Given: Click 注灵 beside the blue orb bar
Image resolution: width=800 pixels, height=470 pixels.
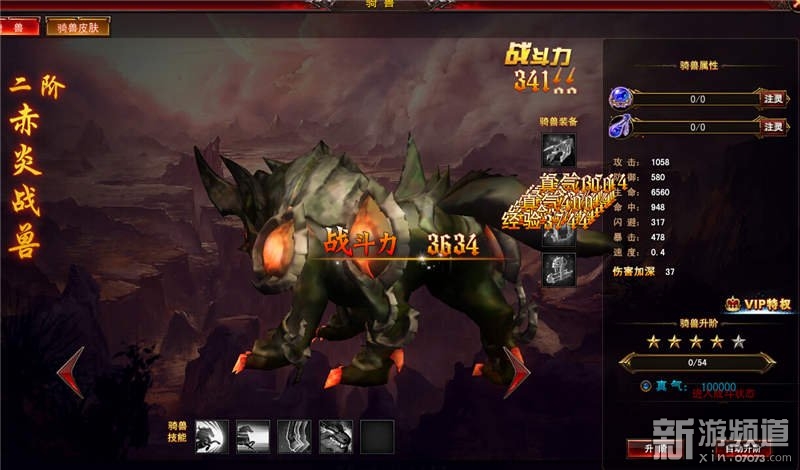Looking at the screenshot, I should click(774, 99).
